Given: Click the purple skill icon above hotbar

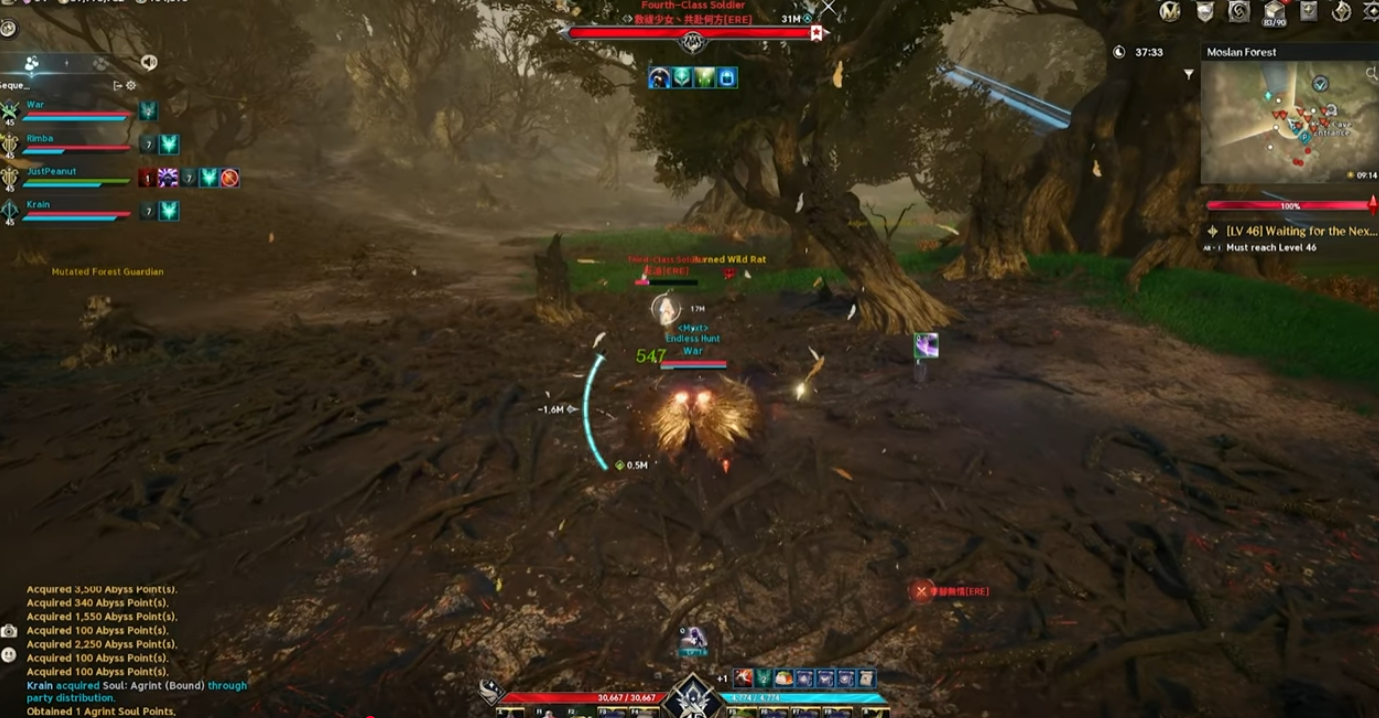Looking at the screenshot, I should click(694, 636).
